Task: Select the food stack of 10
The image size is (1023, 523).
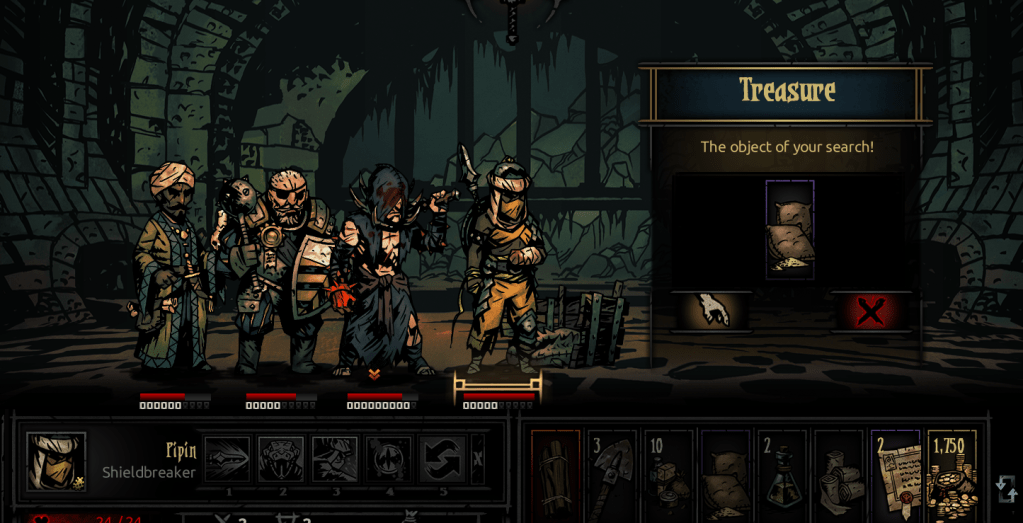Action: tap(668, 477)
